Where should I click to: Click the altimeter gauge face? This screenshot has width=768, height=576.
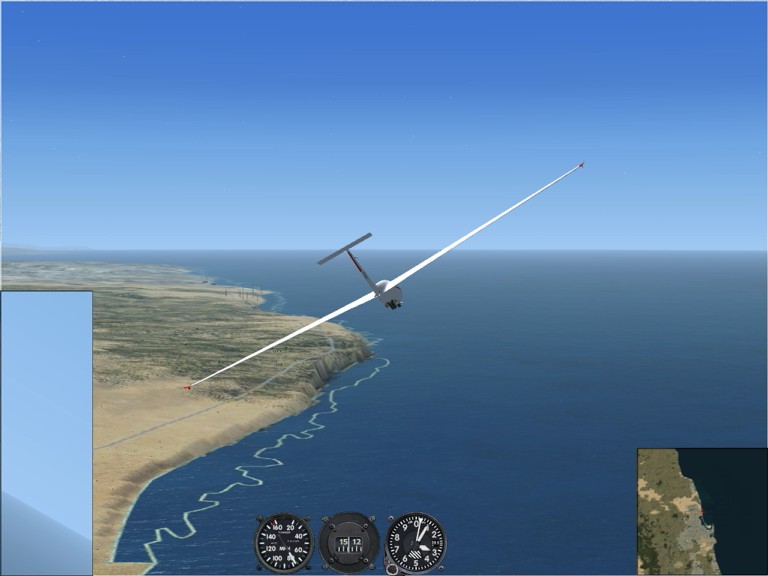click(x=416, y=542)
